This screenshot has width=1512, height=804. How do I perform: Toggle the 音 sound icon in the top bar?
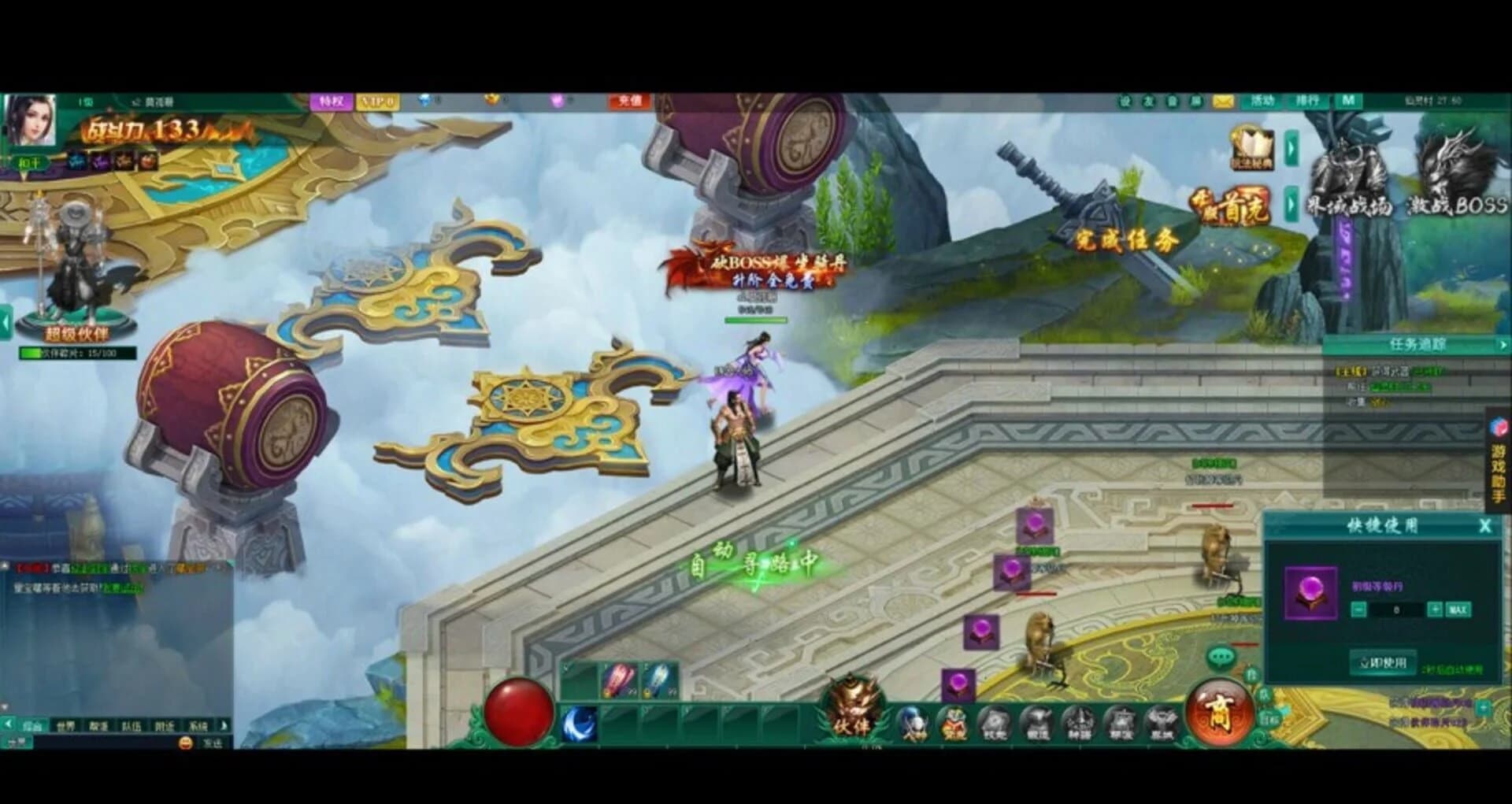1170,101
